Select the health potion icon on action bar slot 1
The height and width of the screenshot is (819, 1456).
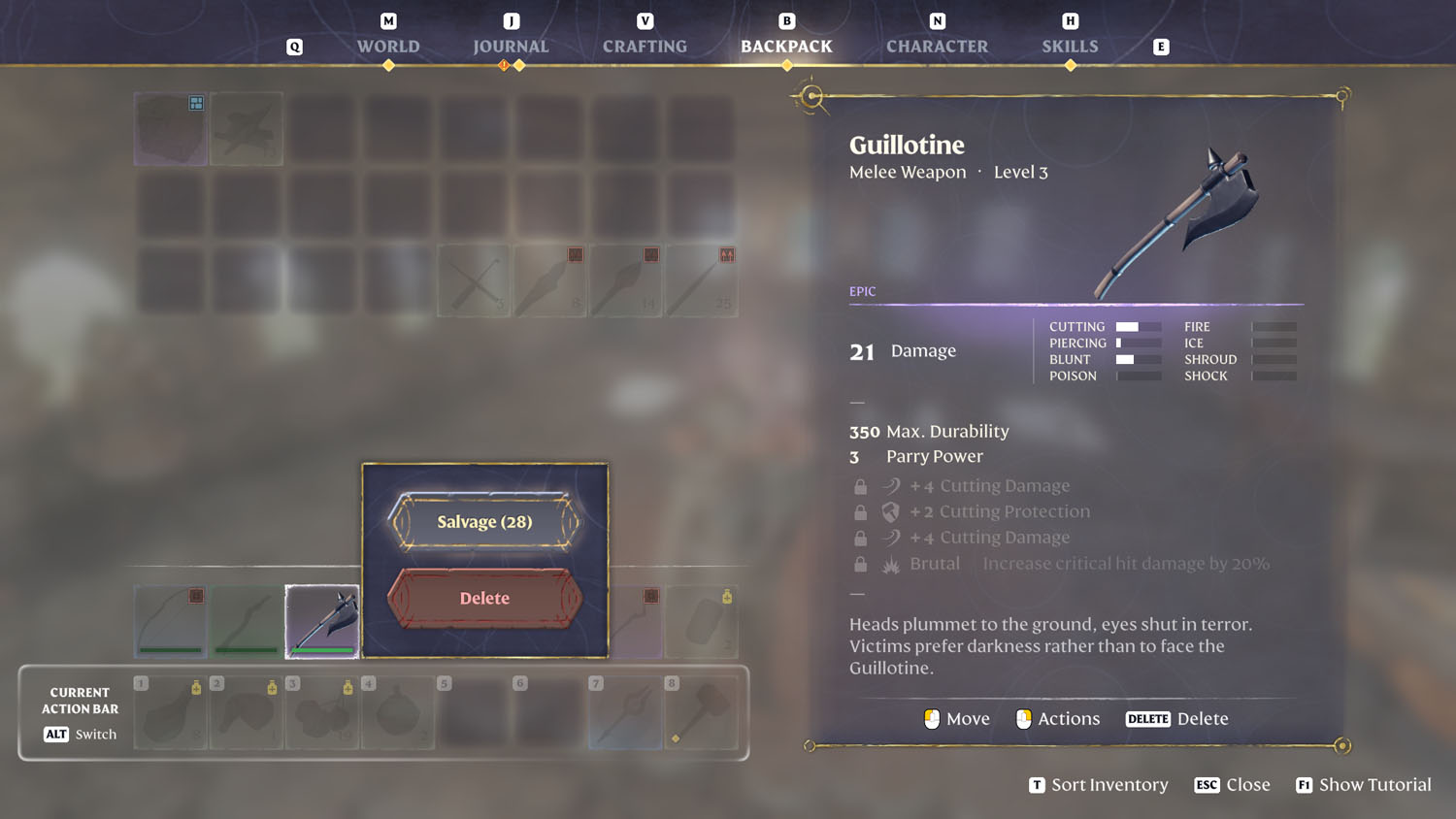[170, 713]
